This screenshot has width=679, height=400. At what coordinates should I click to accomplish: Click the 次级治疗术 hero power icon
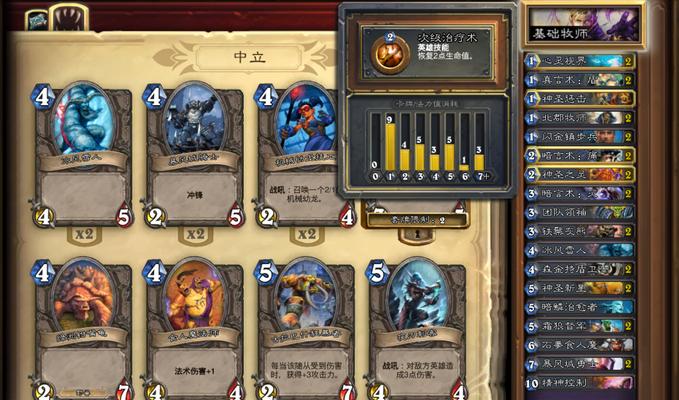pyautogui.click(x=389, y=52)
